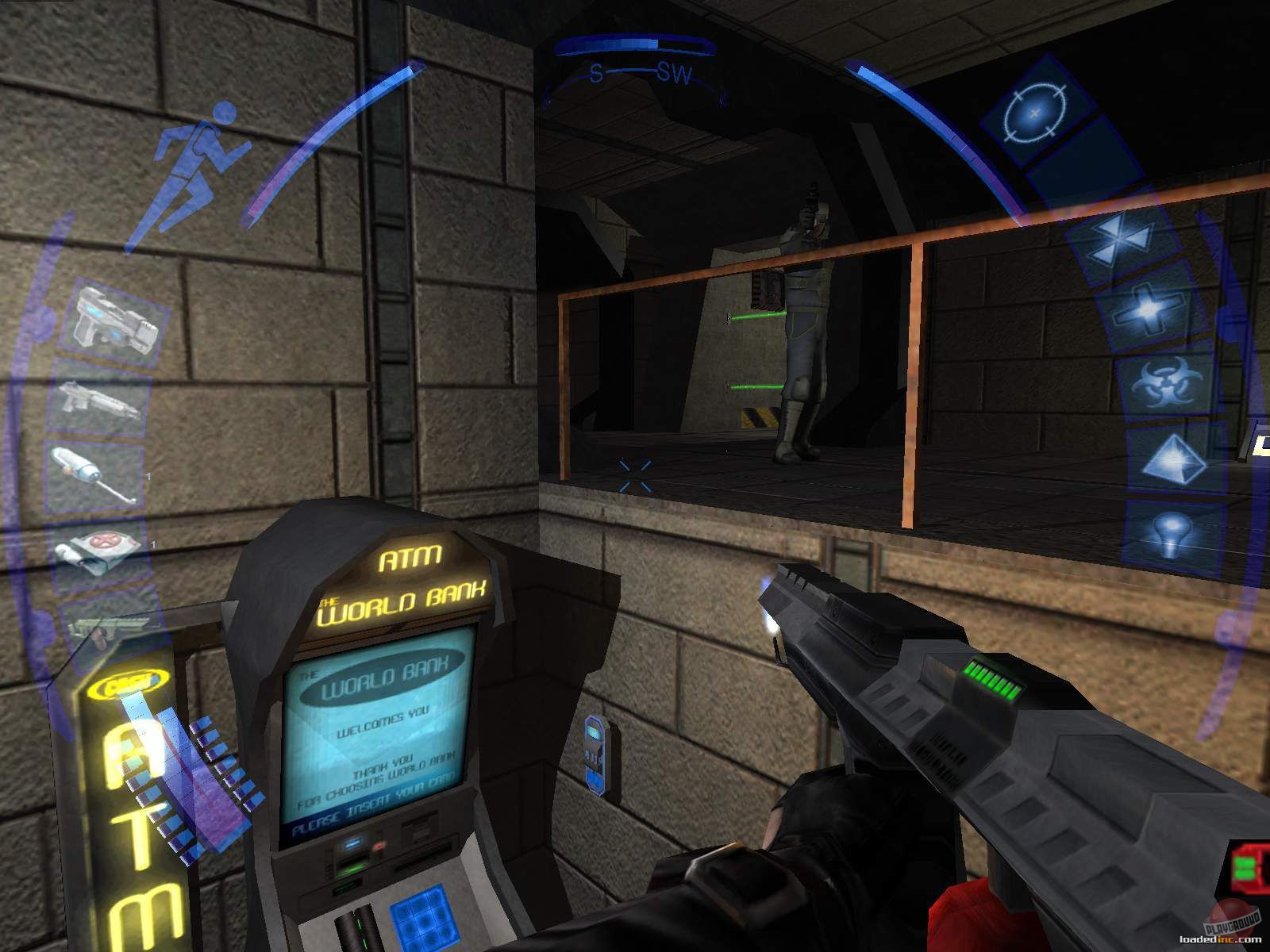The image size is (1270, 952).
Task: Click the wall-mounted keypad device
Action: pyautogui.click(x=594, y=755)
